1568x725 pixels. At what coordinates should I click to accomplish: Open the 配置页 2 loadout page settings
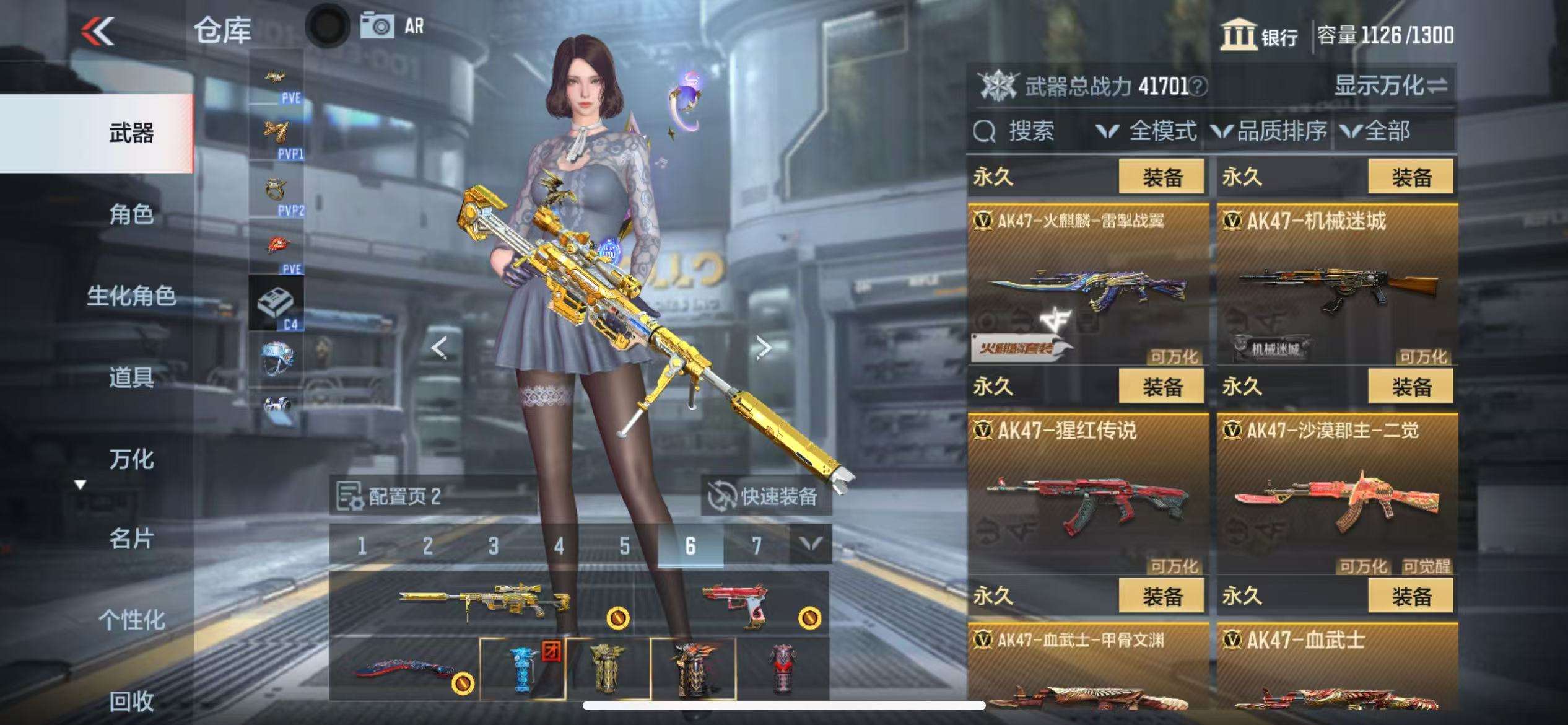(389, 496)
